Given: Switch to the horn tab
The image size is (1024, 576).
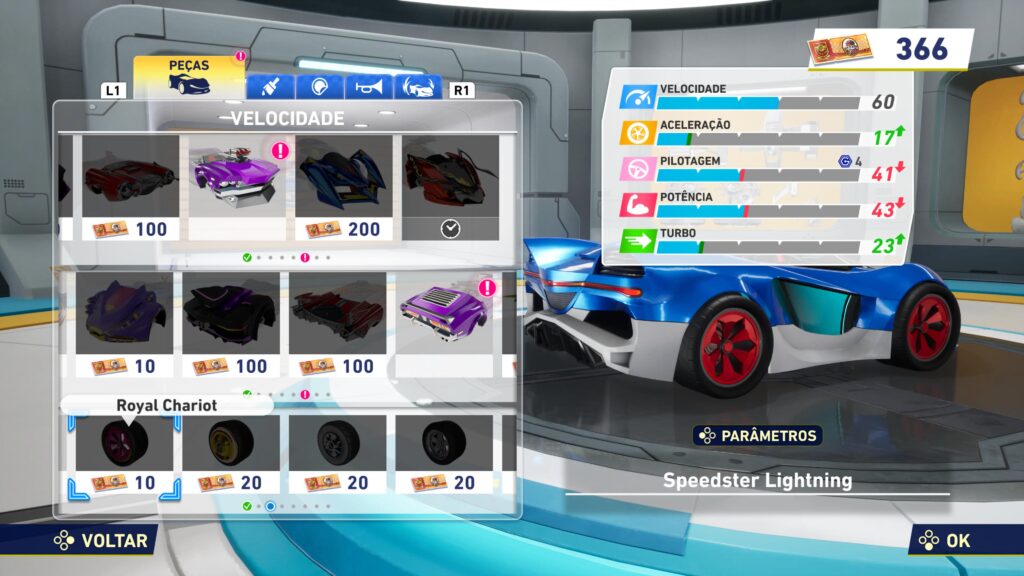Looking at the screenshot, I should tap(368, 88).
